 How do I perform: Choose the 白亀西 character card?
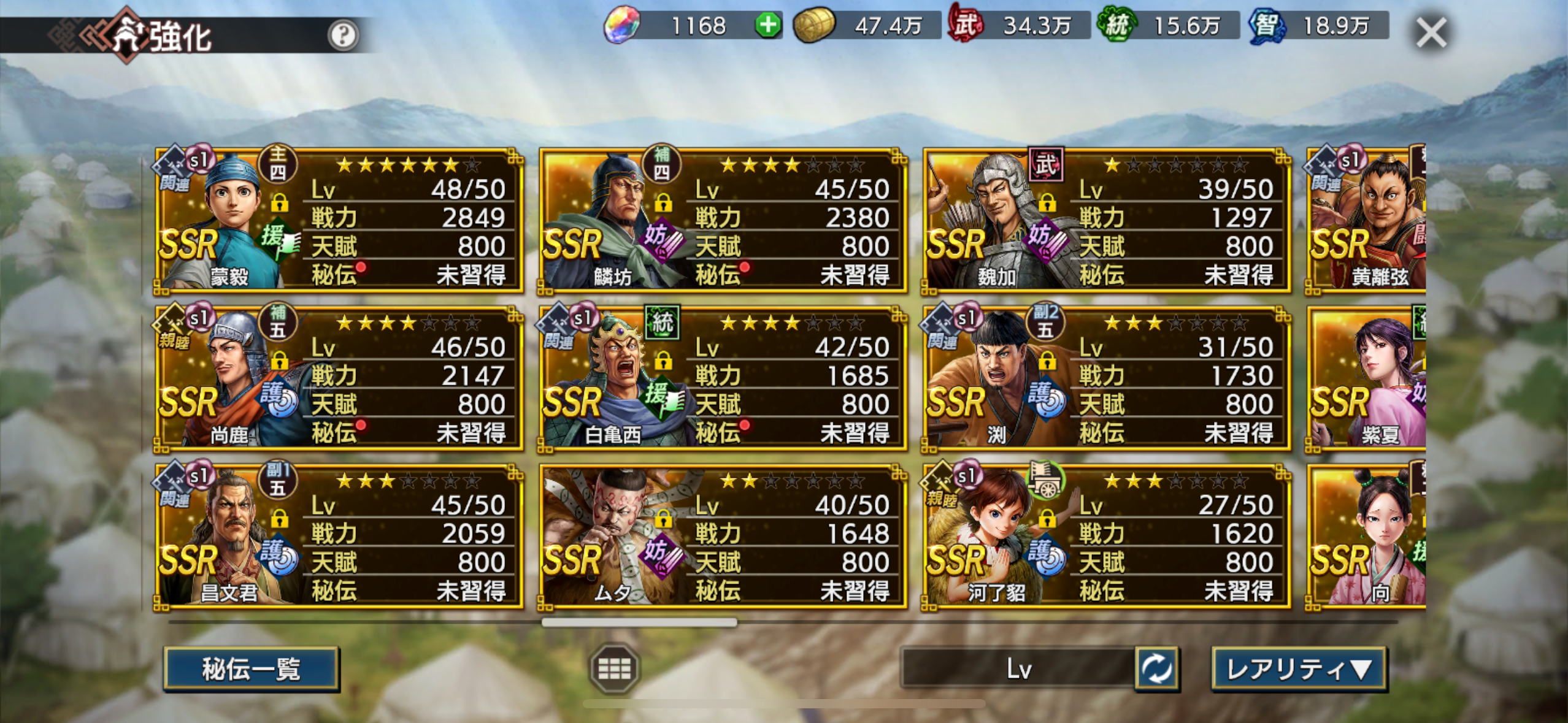coord(723,378)
